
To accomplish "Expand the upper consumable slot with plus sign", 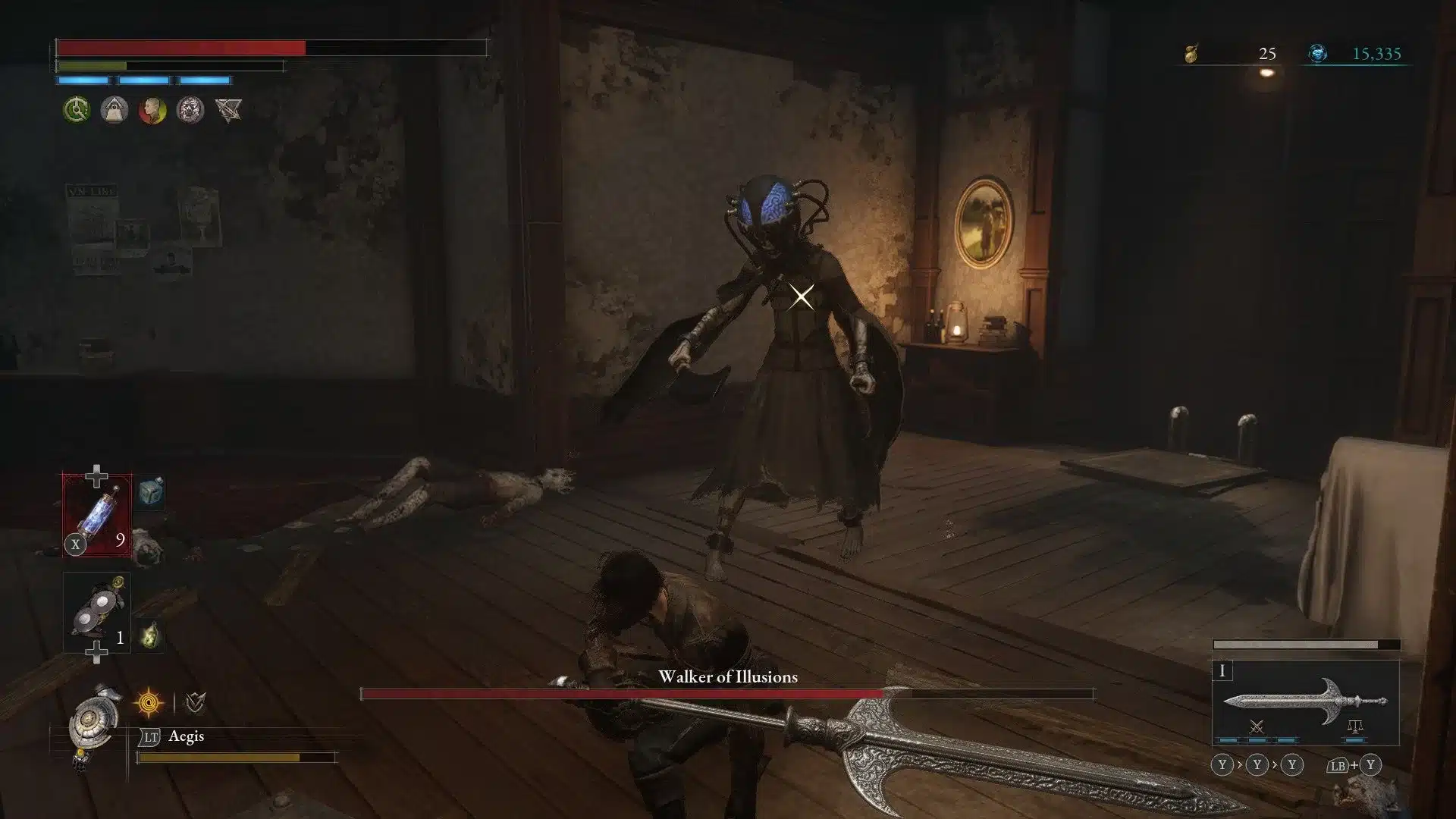I will [x=96, y=475].
